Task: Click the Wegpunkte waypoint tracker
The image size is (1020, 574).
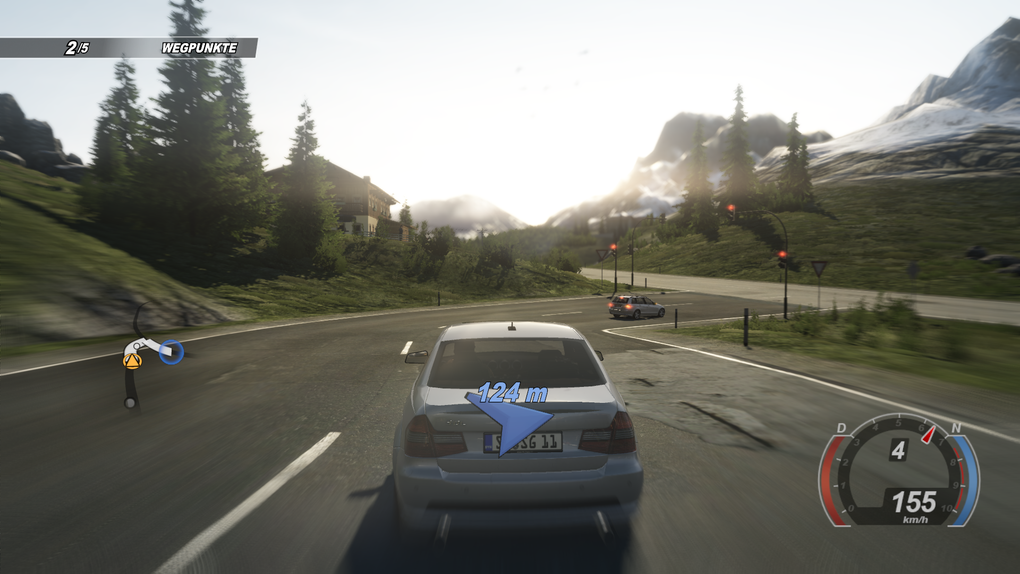Action: coord(128,47)
